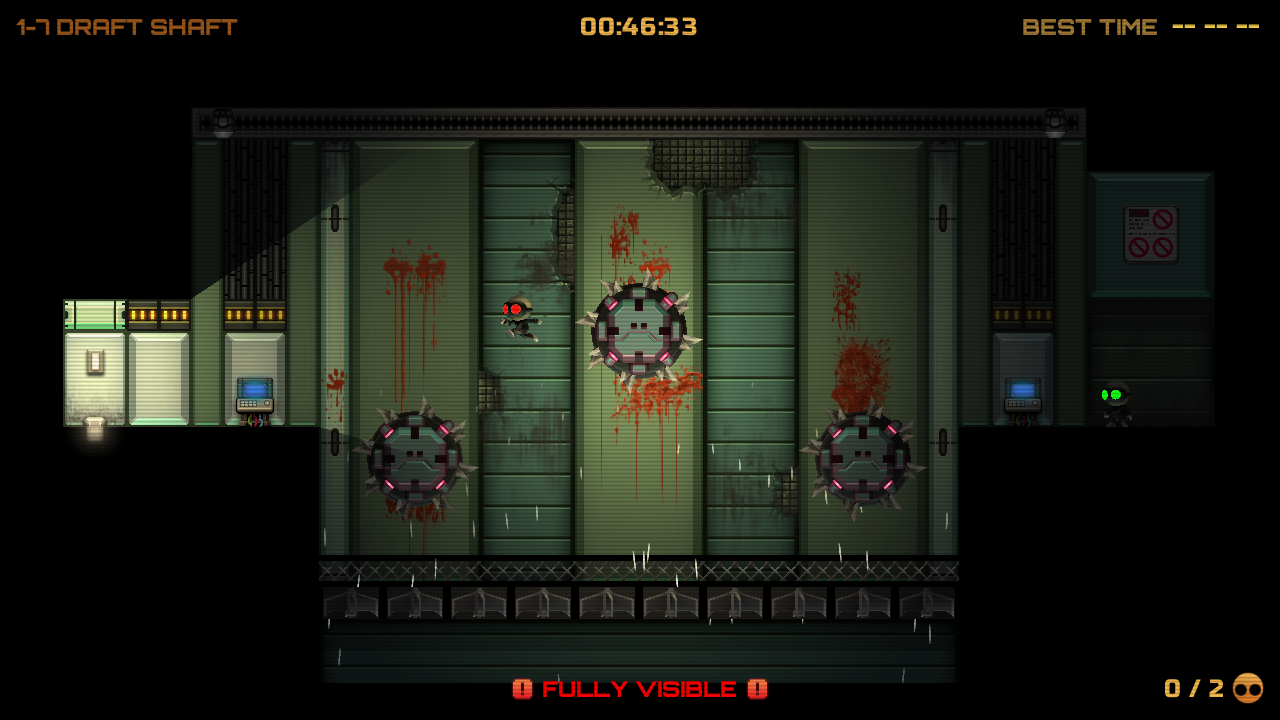Screen dimensions: 1280x720
Task: Click the green-eyed robot near the exit
Action: tap(1117, 401)
